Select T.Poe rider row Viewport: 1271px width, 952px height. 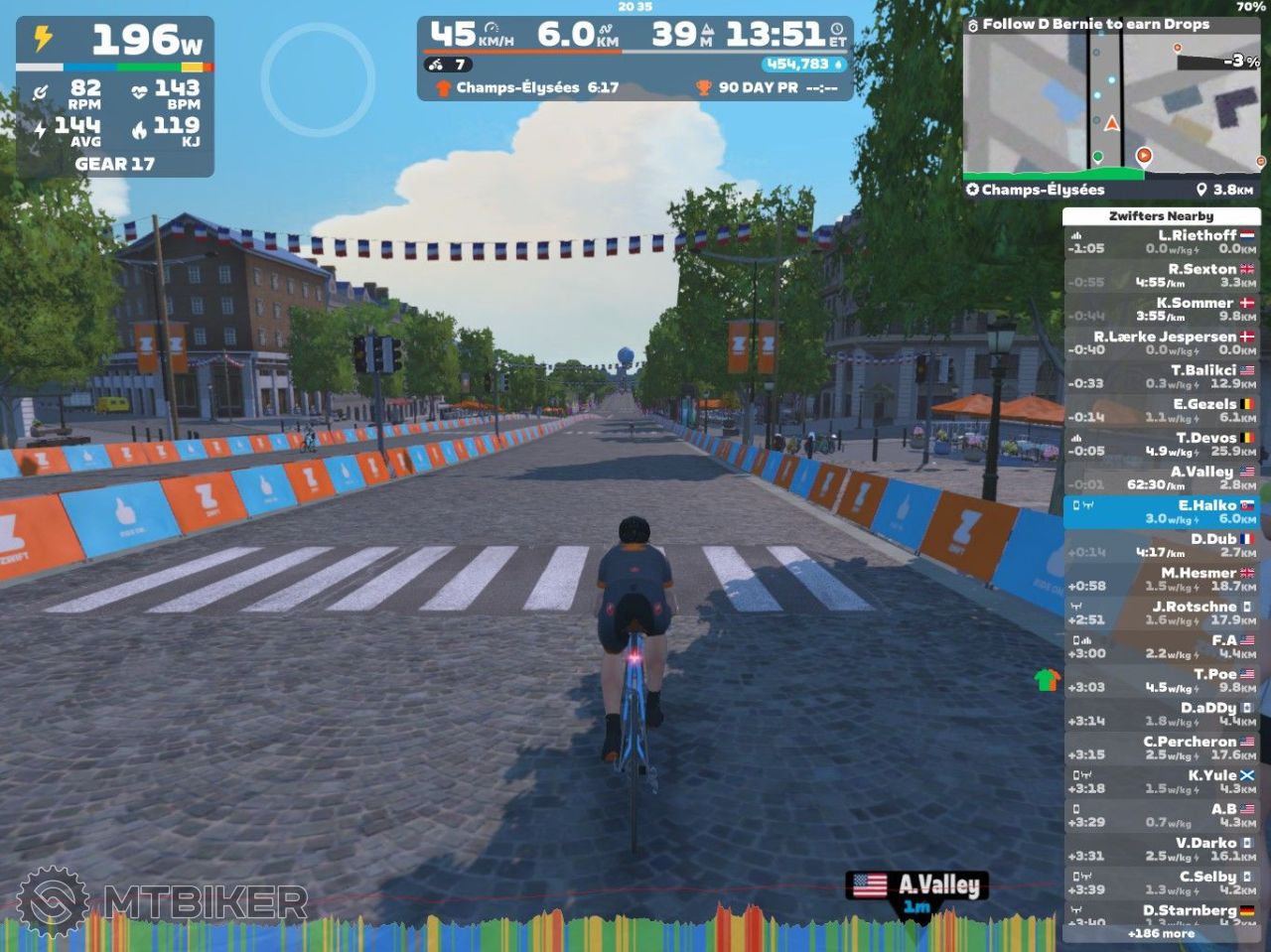(1161, 681)
